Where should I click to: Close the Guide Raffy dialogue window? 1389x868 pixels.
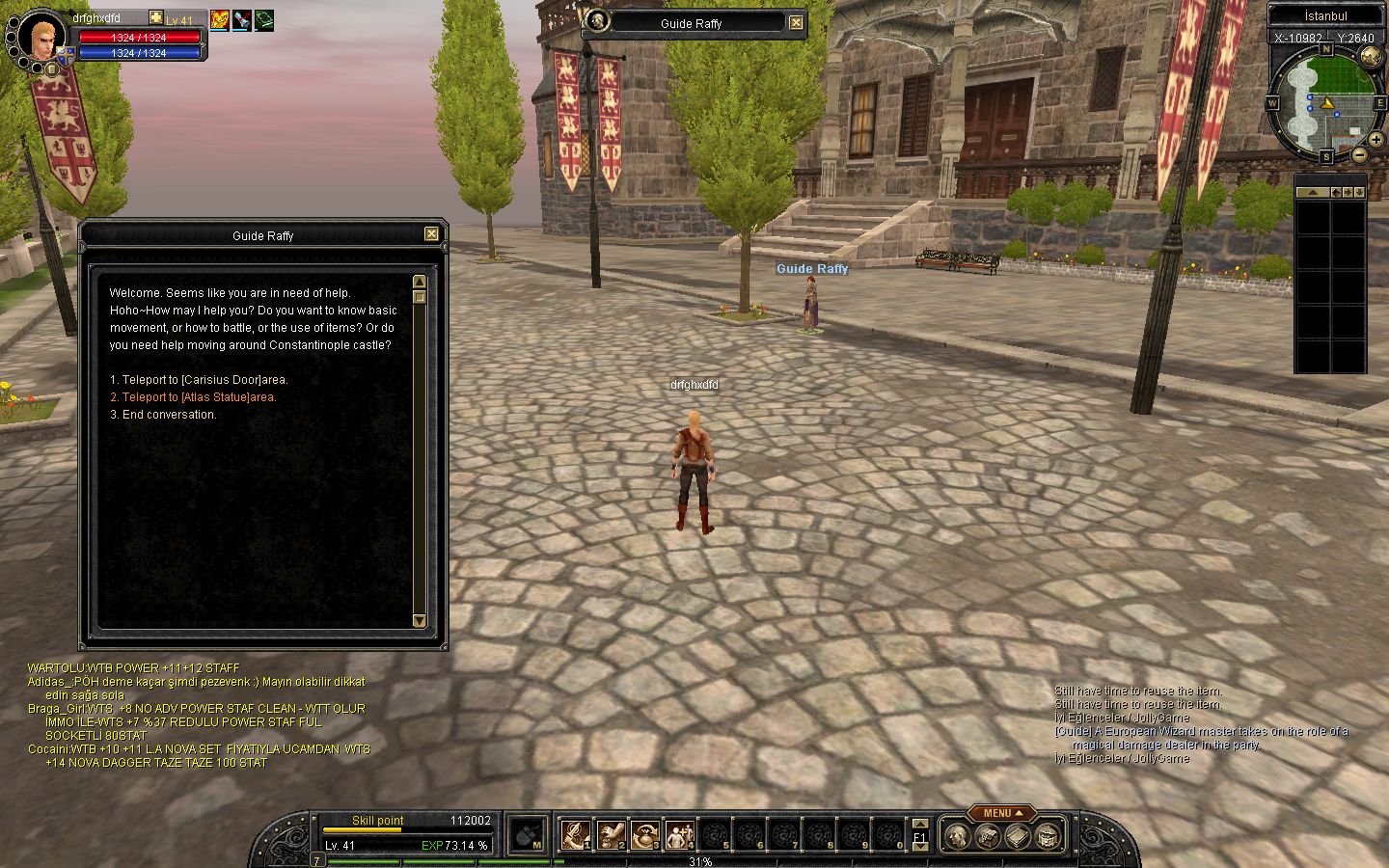pyautogui.click(x=431, y=234)
